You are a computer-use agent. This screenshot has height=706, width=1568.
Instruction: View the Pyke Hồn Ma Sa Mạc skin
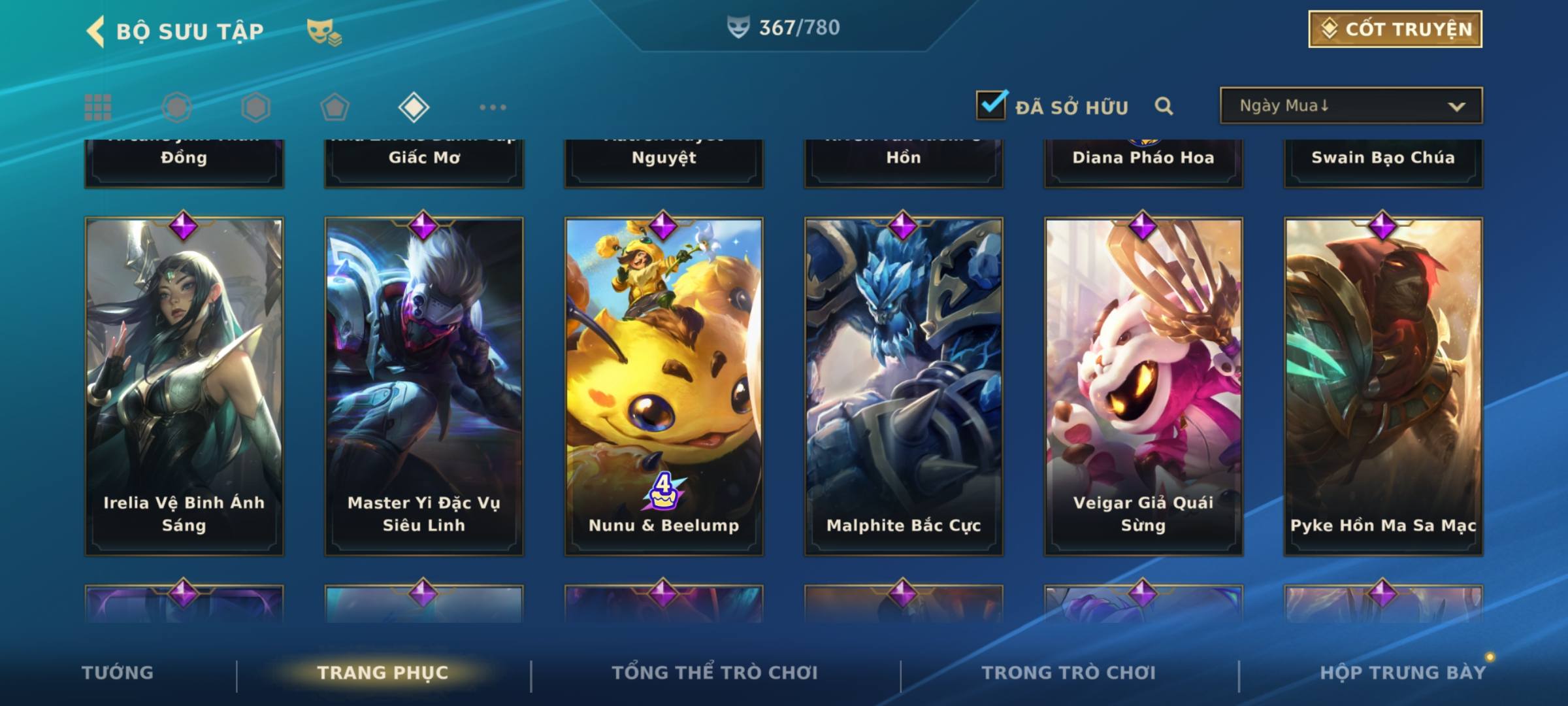click(1383, 386)
